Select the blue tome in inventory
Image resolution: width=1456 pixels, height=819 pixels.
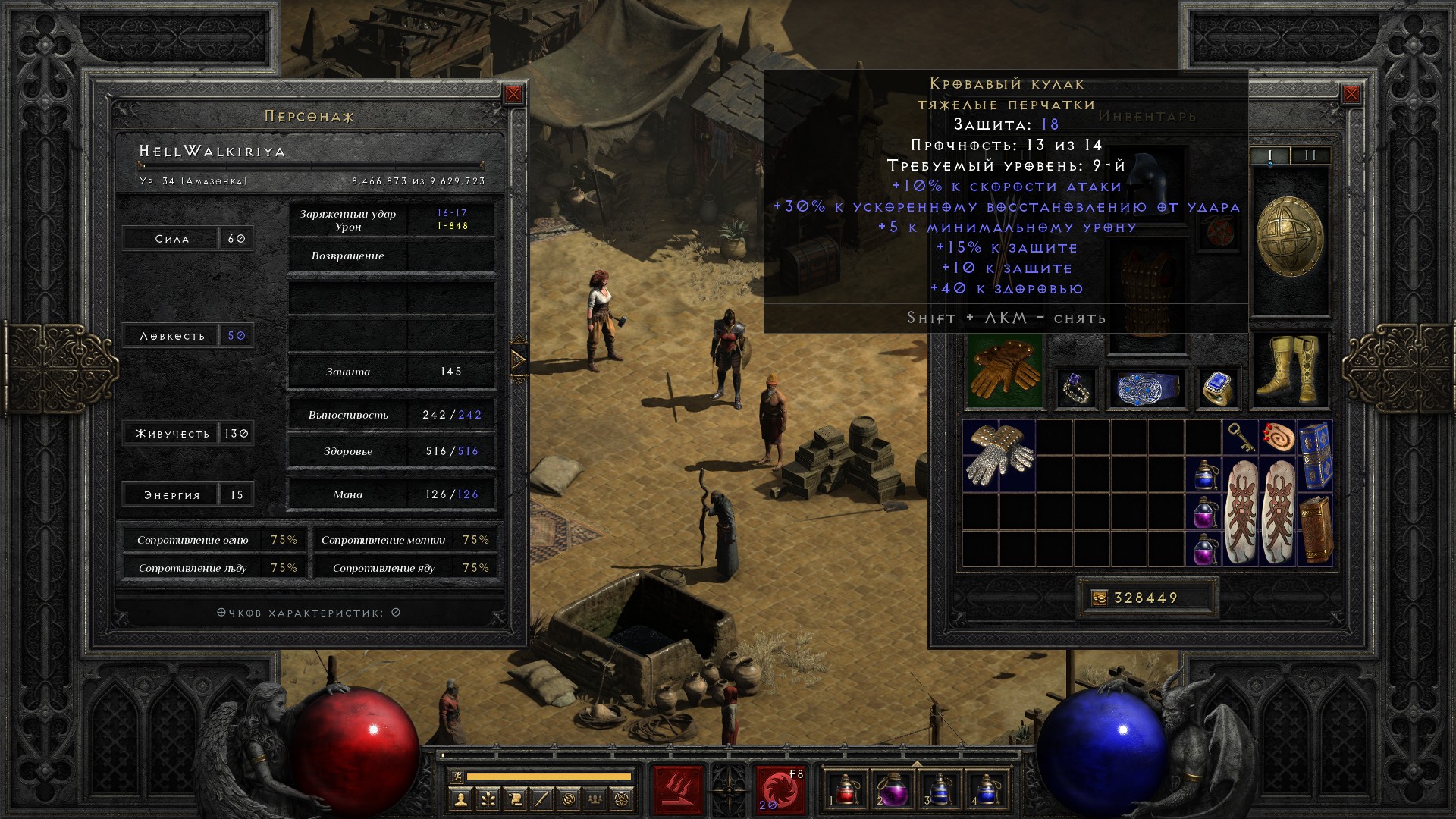click(x=1315, y=454)
